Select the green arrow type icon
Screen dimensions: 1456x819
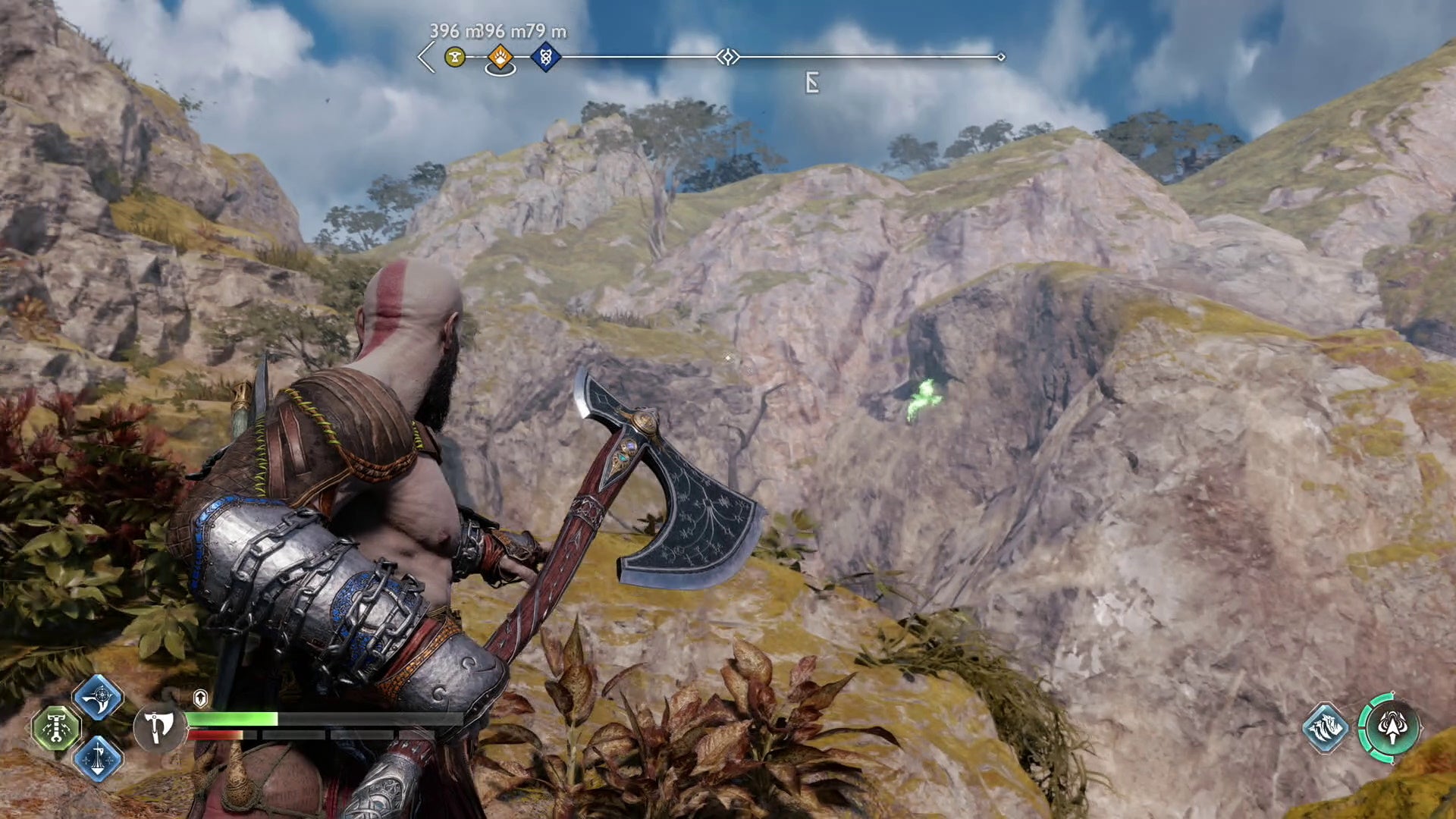point(1391,729)
